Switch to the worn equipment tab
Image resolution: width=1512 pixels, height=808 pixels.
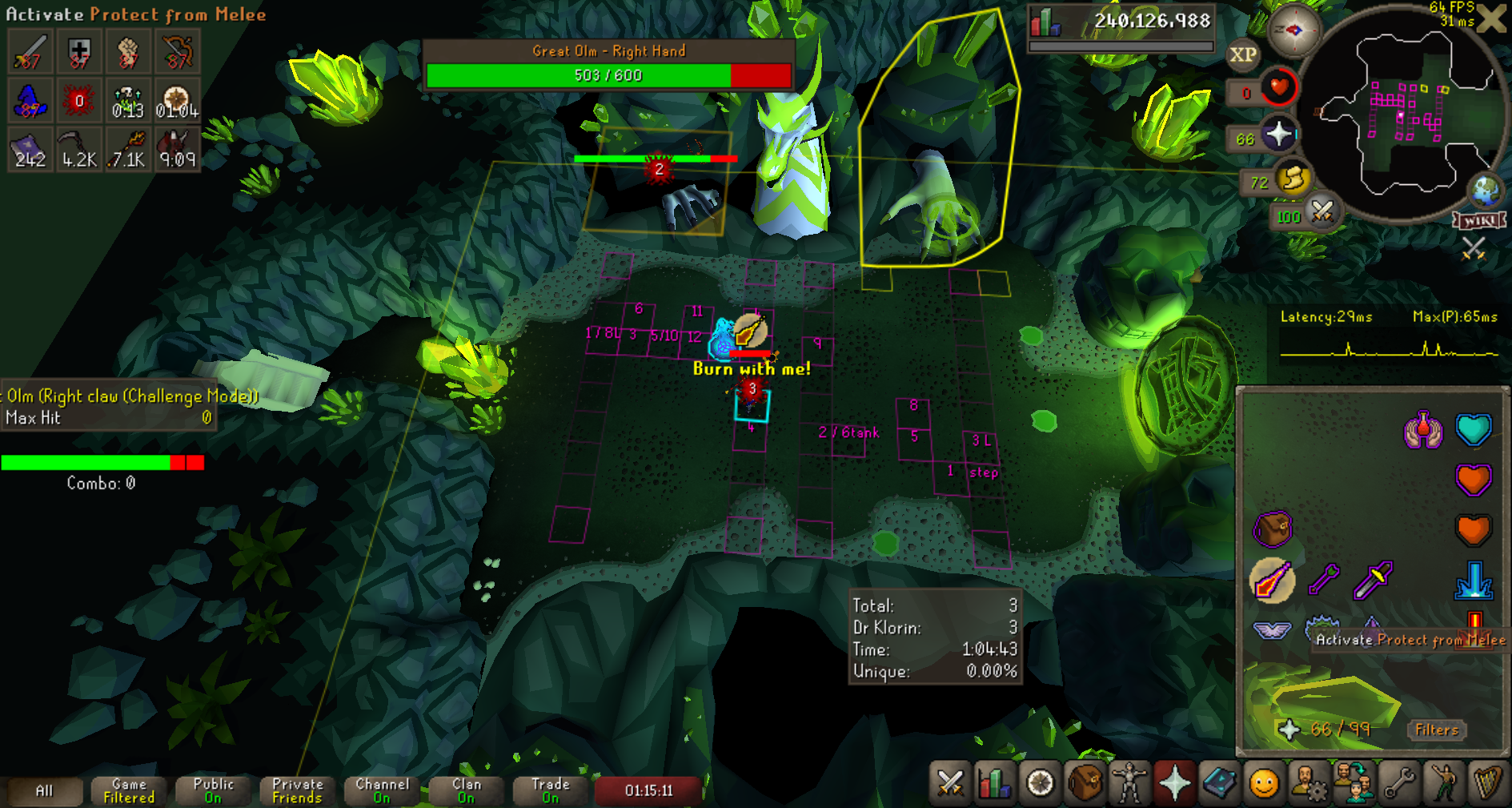pyautogui.click(x=1129, y=782)
